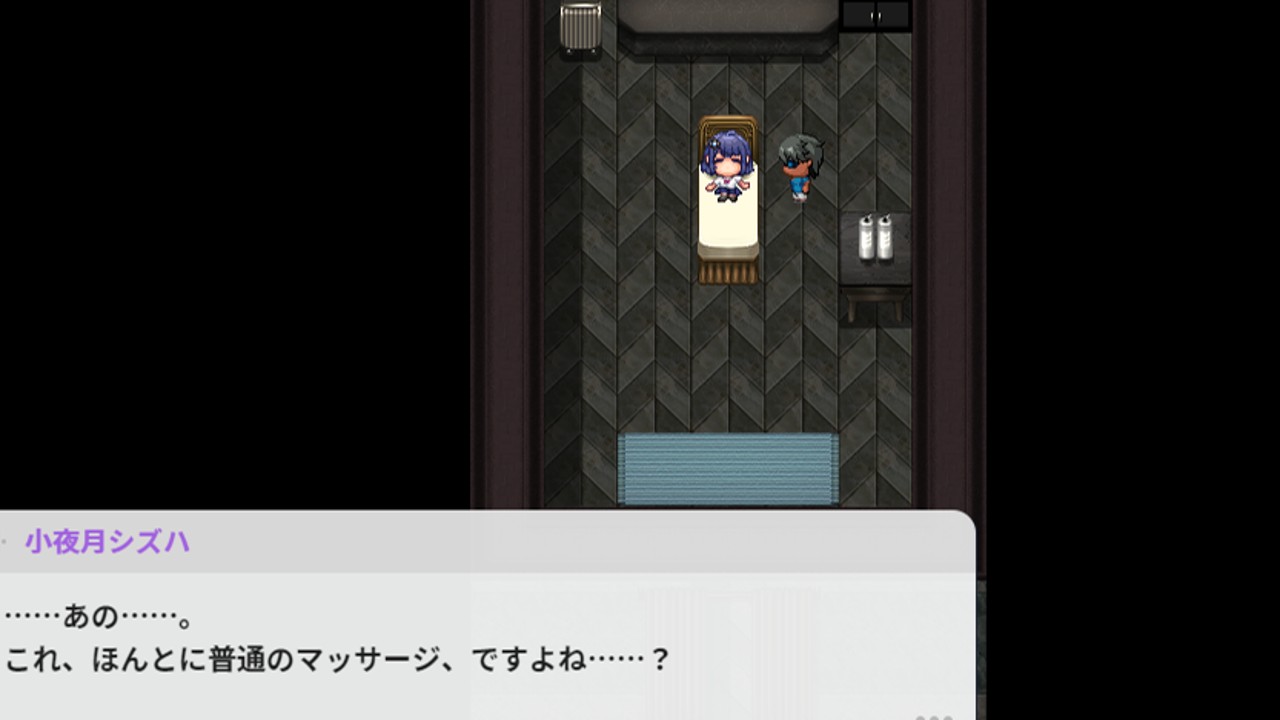
Task: Advance the dialogue via the three-dot indicator
Action: 934,716
